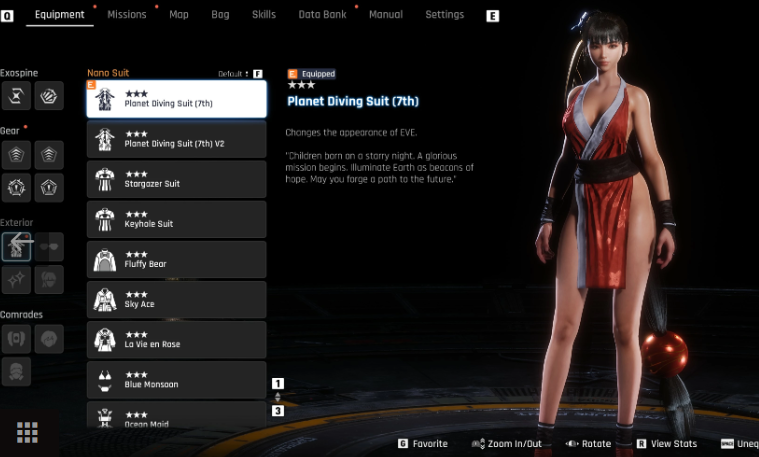The image size is (759, 457).
Task: Equip the Keyhole Suit entry
Action: coord(177,219)
